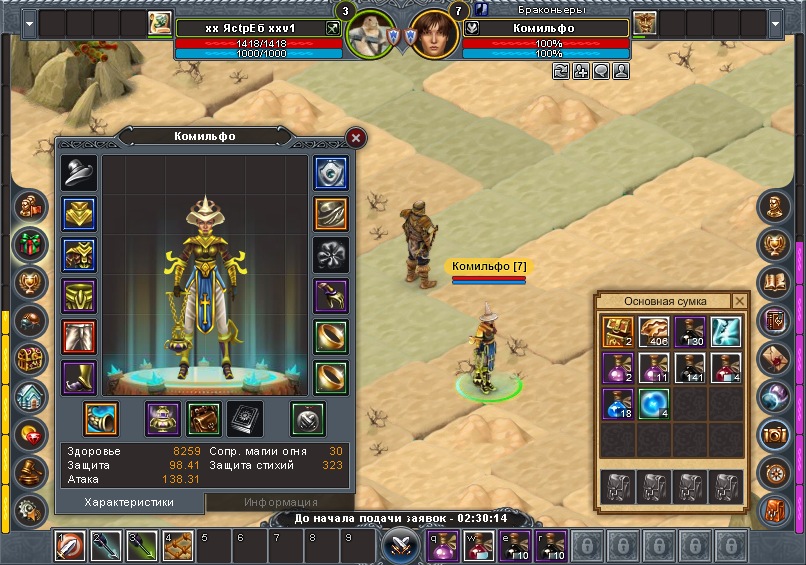Click the open book icon on right sidebar
This screenshot has height=565, width=806.
tap(775, 282)
